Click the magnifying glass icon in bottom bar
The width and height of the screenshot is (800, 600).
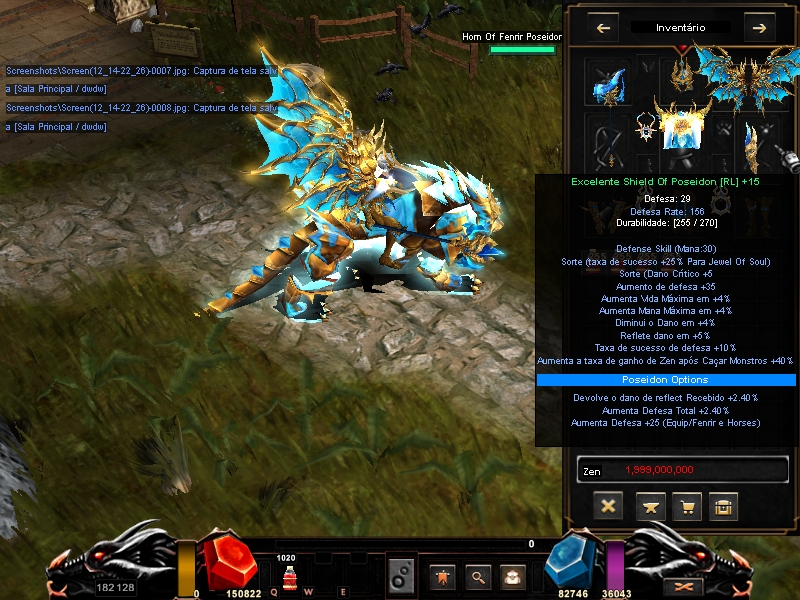click(478, 577)
